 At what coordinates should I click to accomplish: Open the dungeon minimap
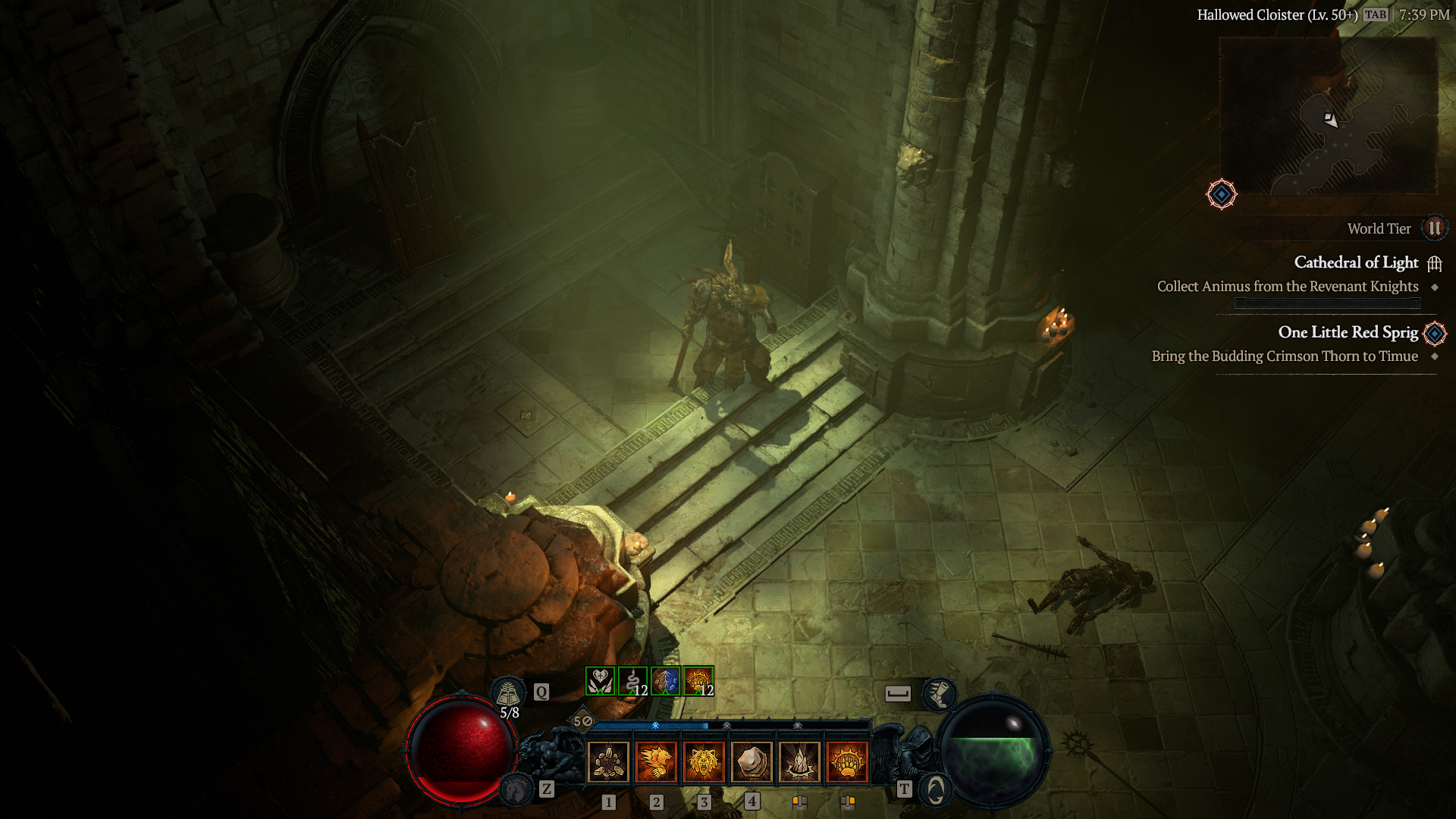(x=1327, y=115)
